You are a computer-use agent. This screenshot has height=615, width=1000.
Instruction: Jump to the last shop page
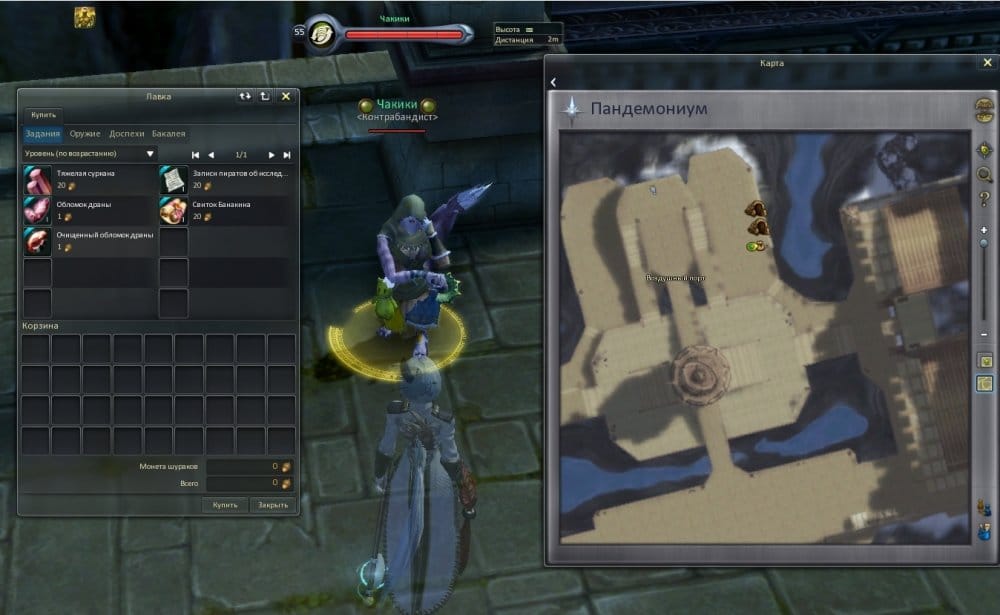[287, 155]
